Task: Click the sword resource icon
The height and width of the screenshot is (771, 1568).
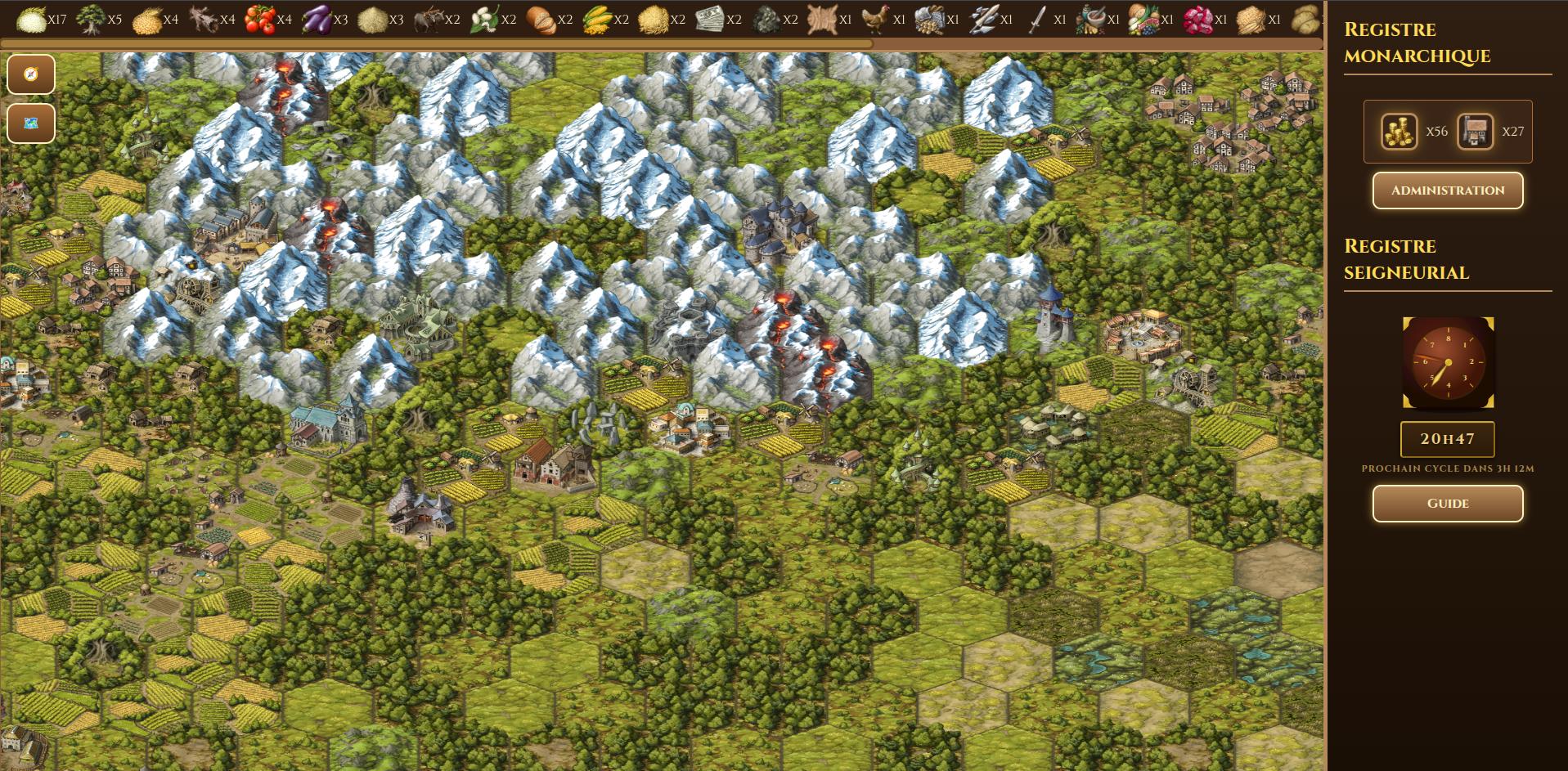Action: pos(1036,19)
